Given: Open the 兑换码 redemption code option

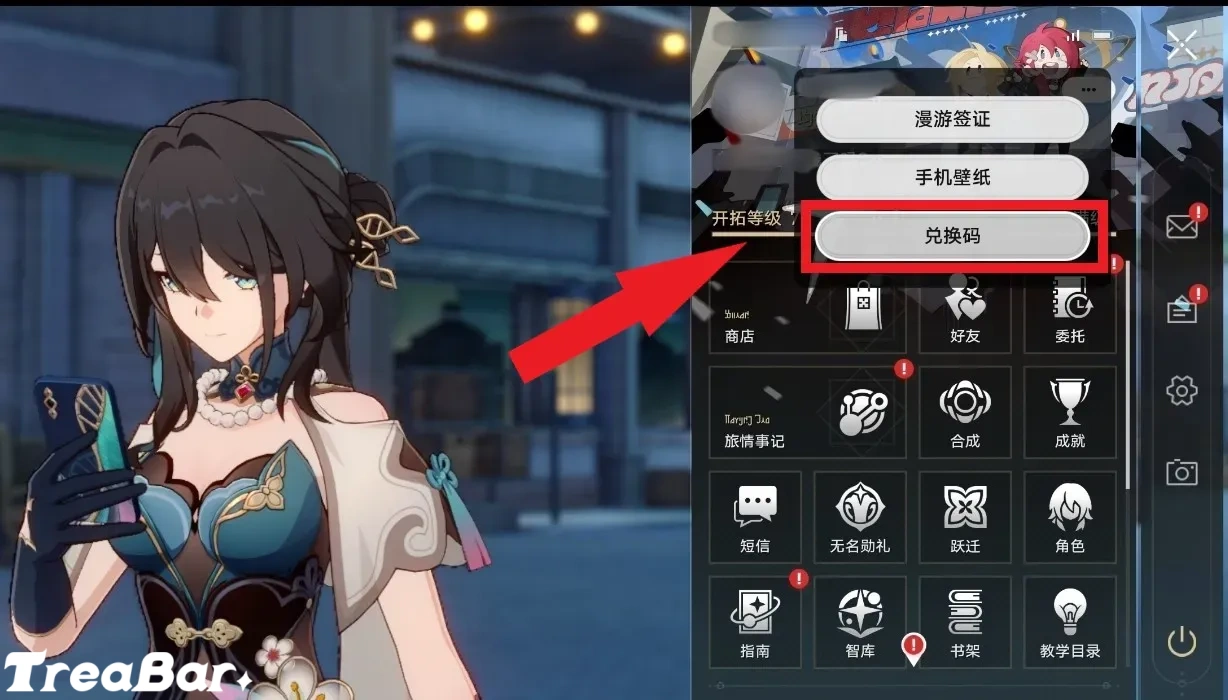Looking at the screenshot, I should click(x=951, y=237).
